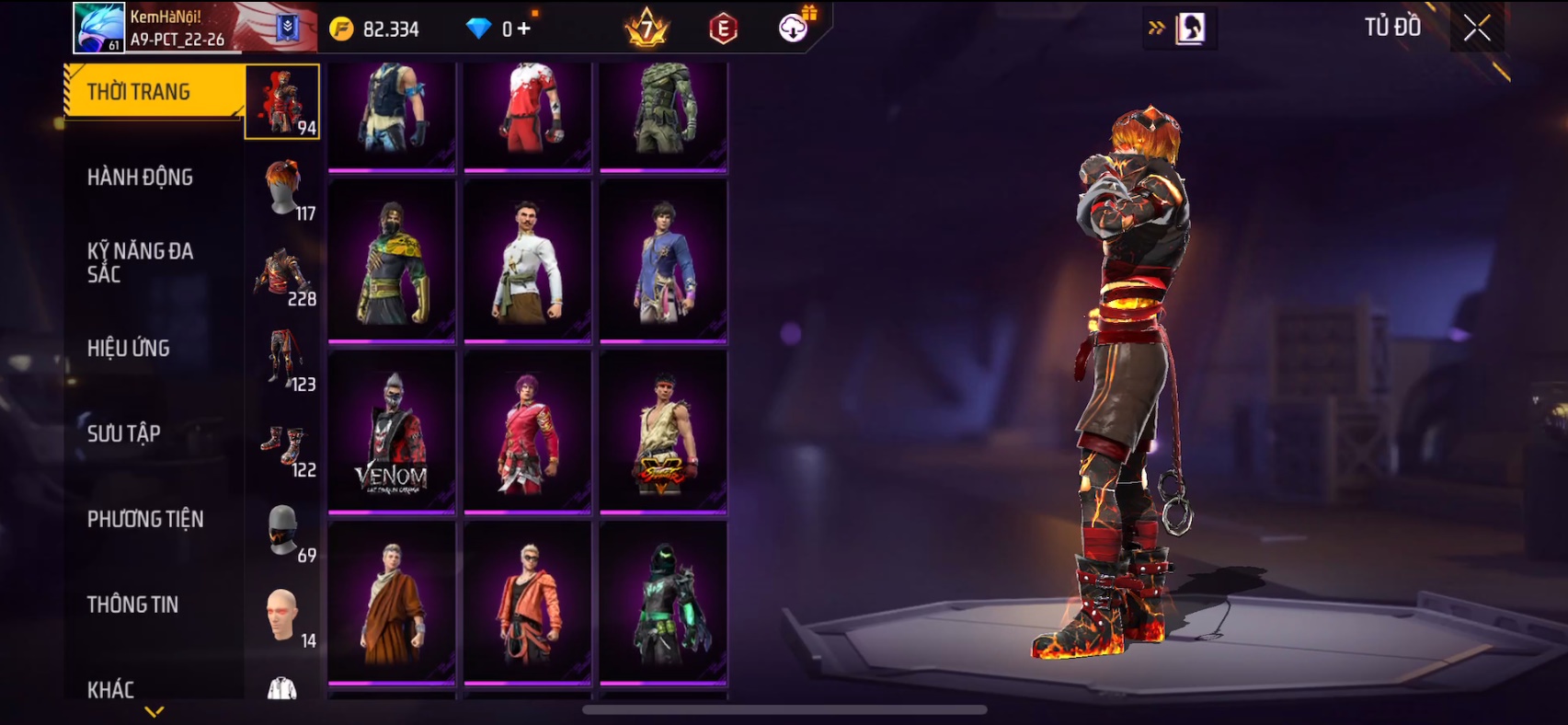Select the THÔNG TIN tab
Image resolution: width=1568 pixels, height=725 pixels.
pyautogui.click(x=133, y=604)
